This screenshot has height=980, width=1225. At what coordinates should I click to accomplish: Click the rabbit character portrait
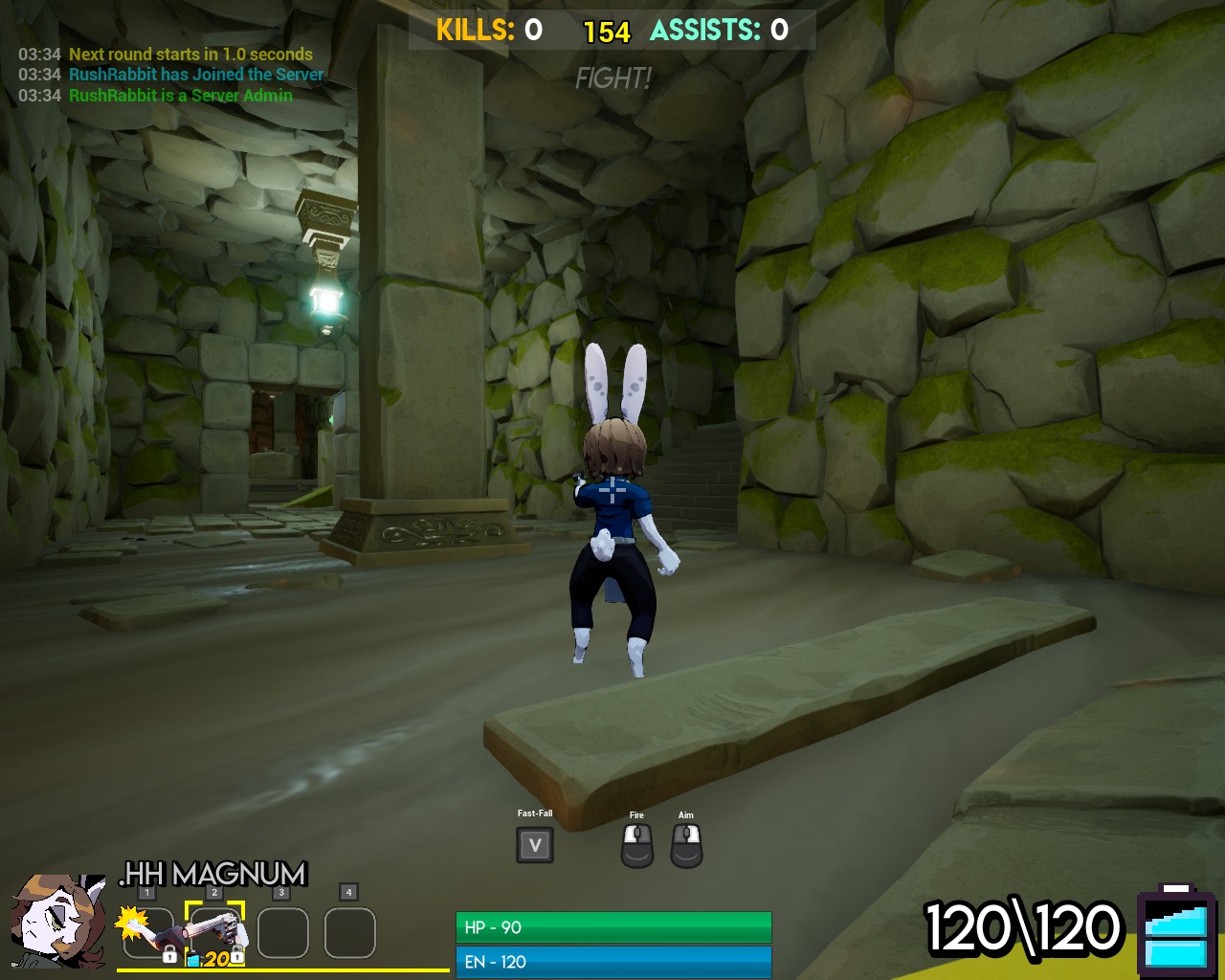tap(57, 921)
